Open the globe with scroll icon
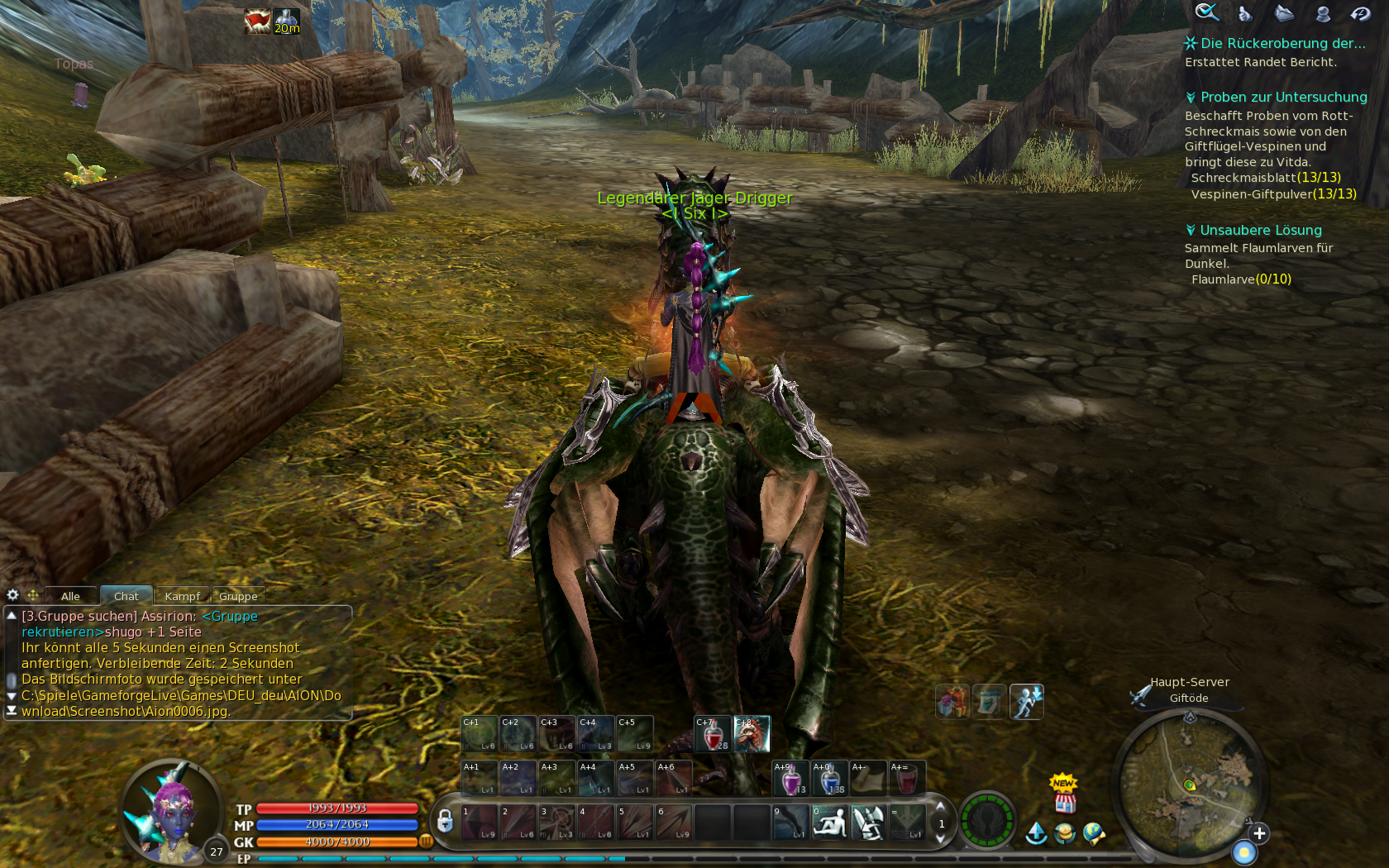Screen dimensions: 1389x868 (x=1093, y=833)
